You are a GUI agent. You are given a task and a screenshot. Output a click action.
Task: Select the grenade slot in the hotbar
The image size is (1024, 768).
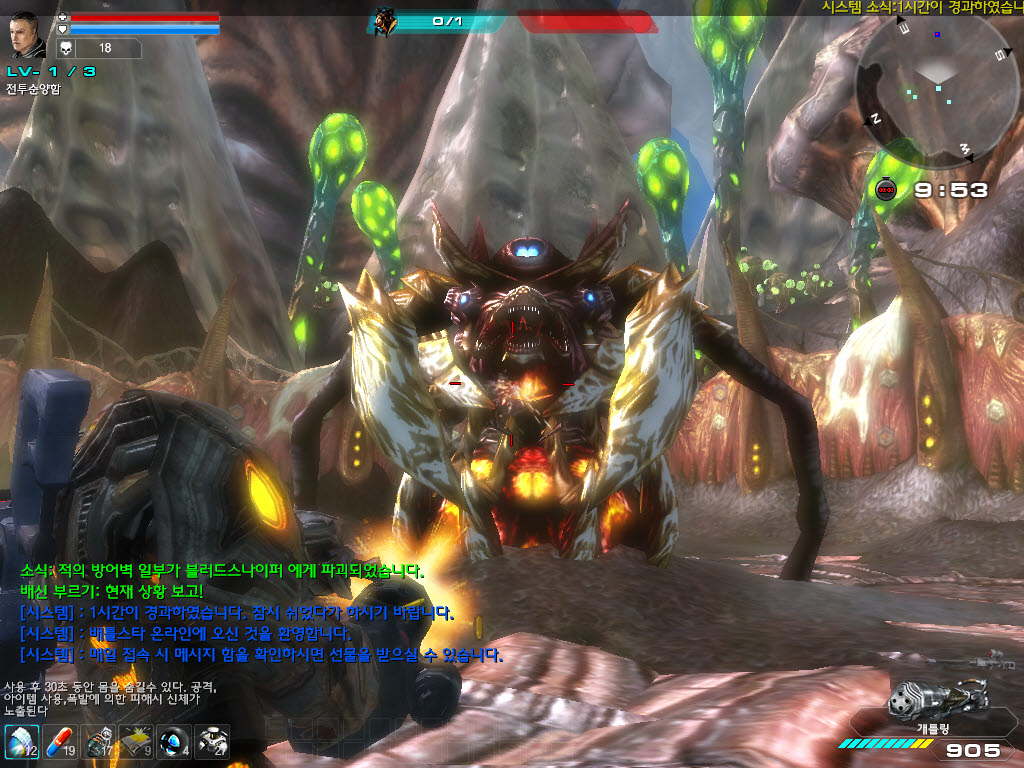(98, 742)
